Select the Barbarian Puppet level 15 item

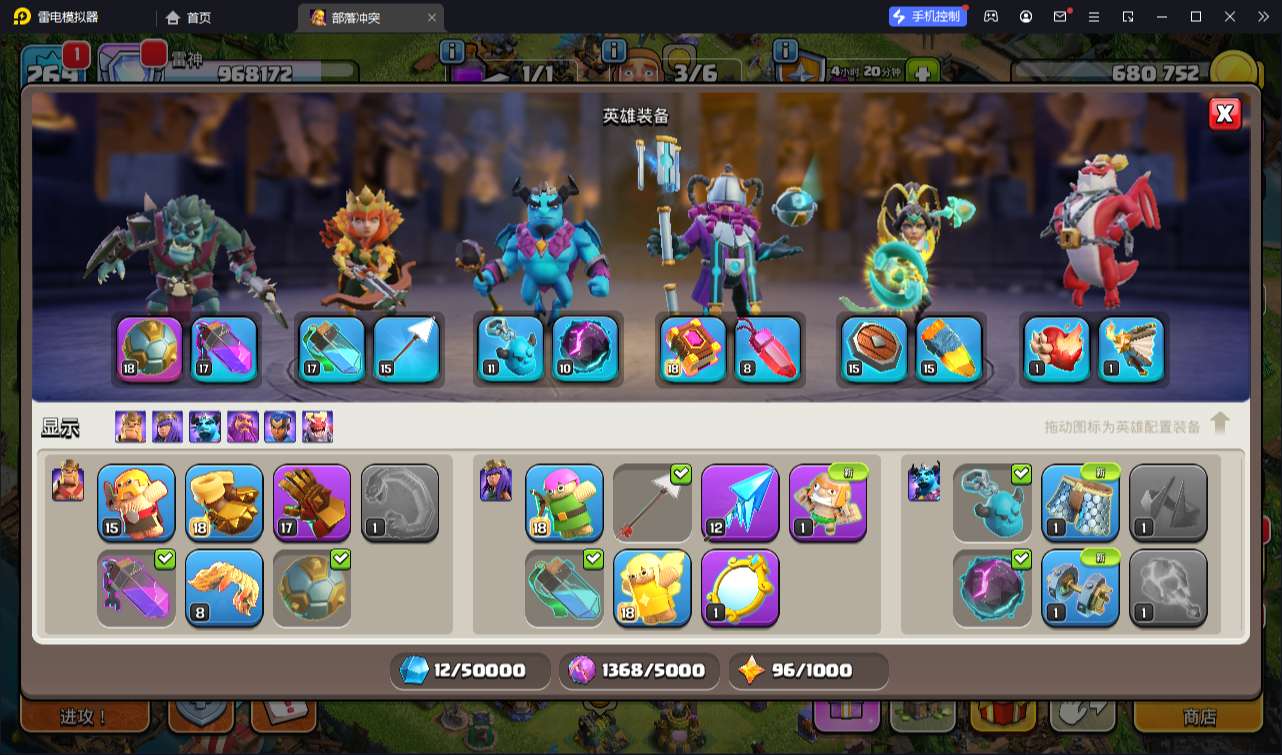pos(136,502)
